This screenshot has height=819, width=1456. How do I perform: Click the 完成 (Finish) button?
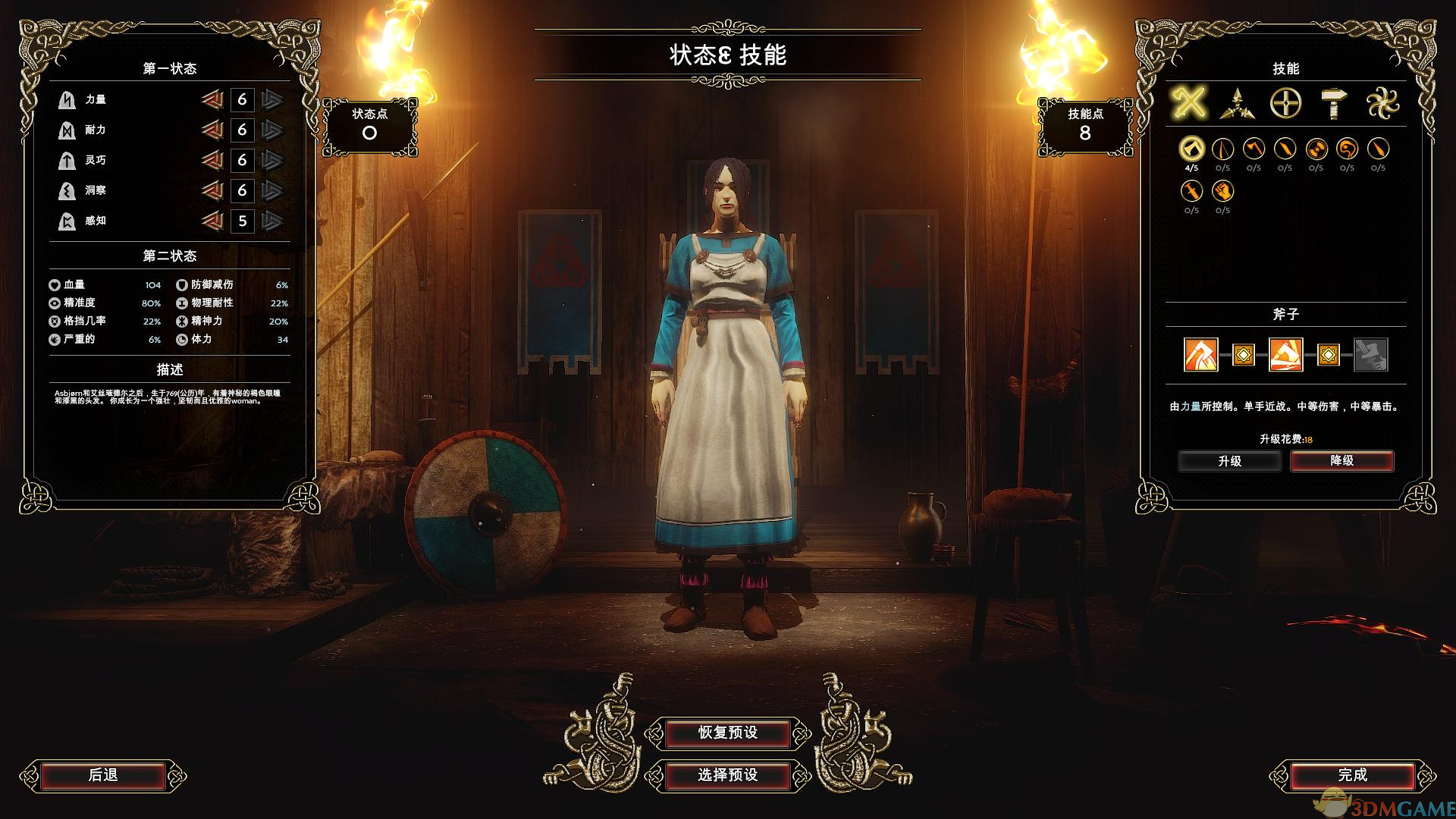tap(1352, 775)
